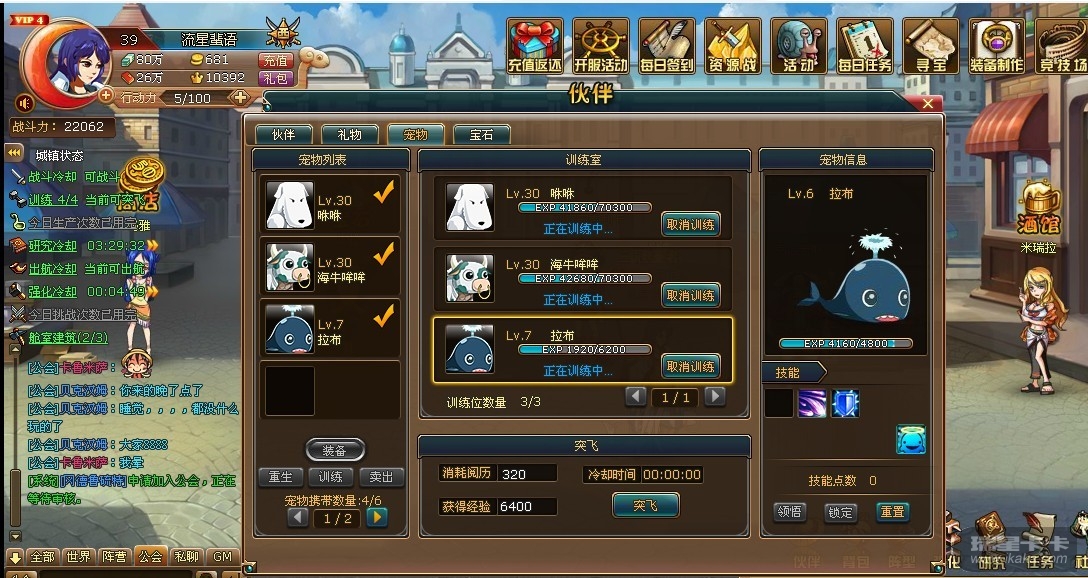Open the 礼物 gift tab
The height and width of the screenshot is (578, 1088).
(x=349, y=134)
